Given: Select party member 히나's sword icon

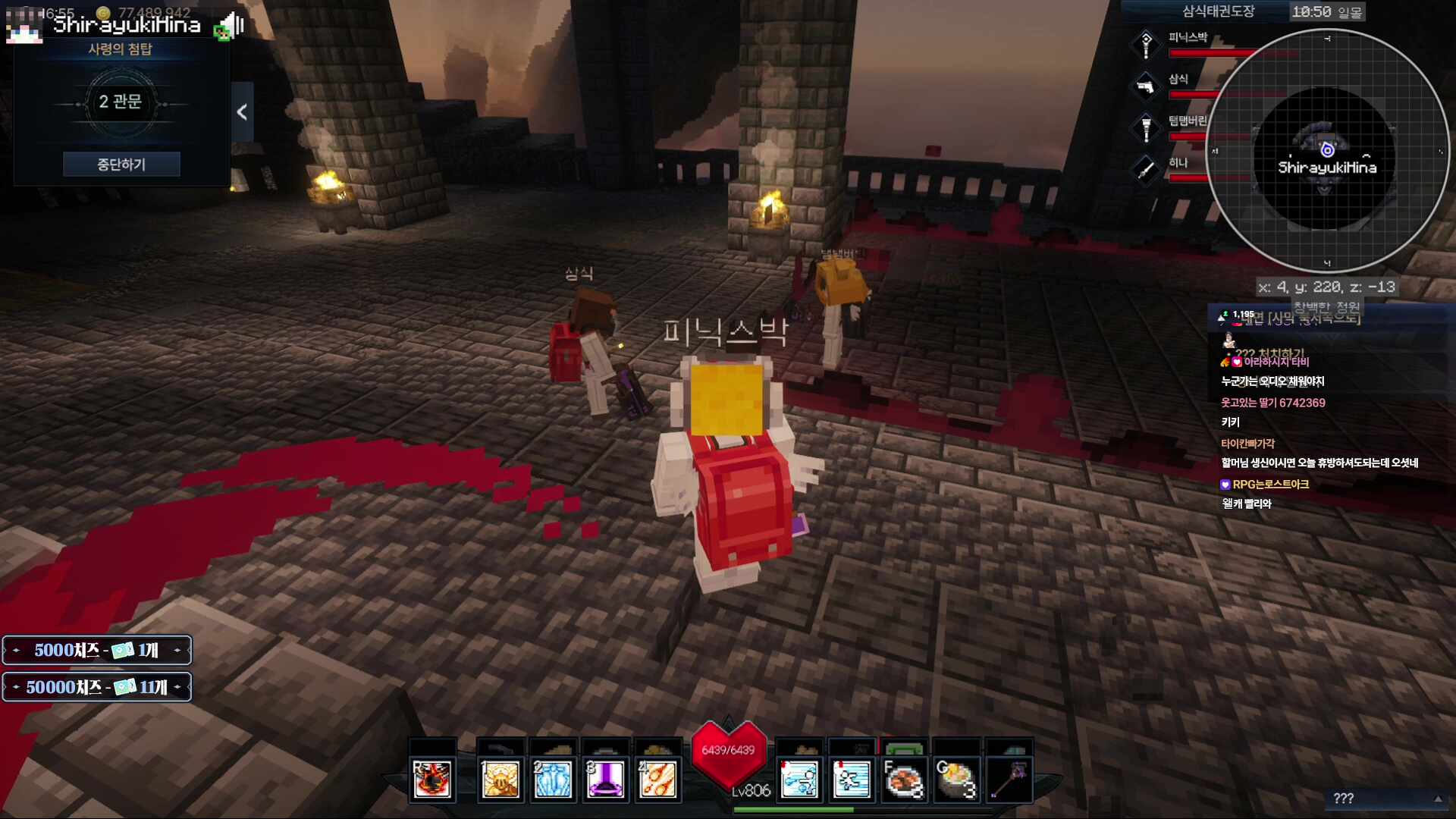Looking at the screenshot, I should pos(1146,170).
